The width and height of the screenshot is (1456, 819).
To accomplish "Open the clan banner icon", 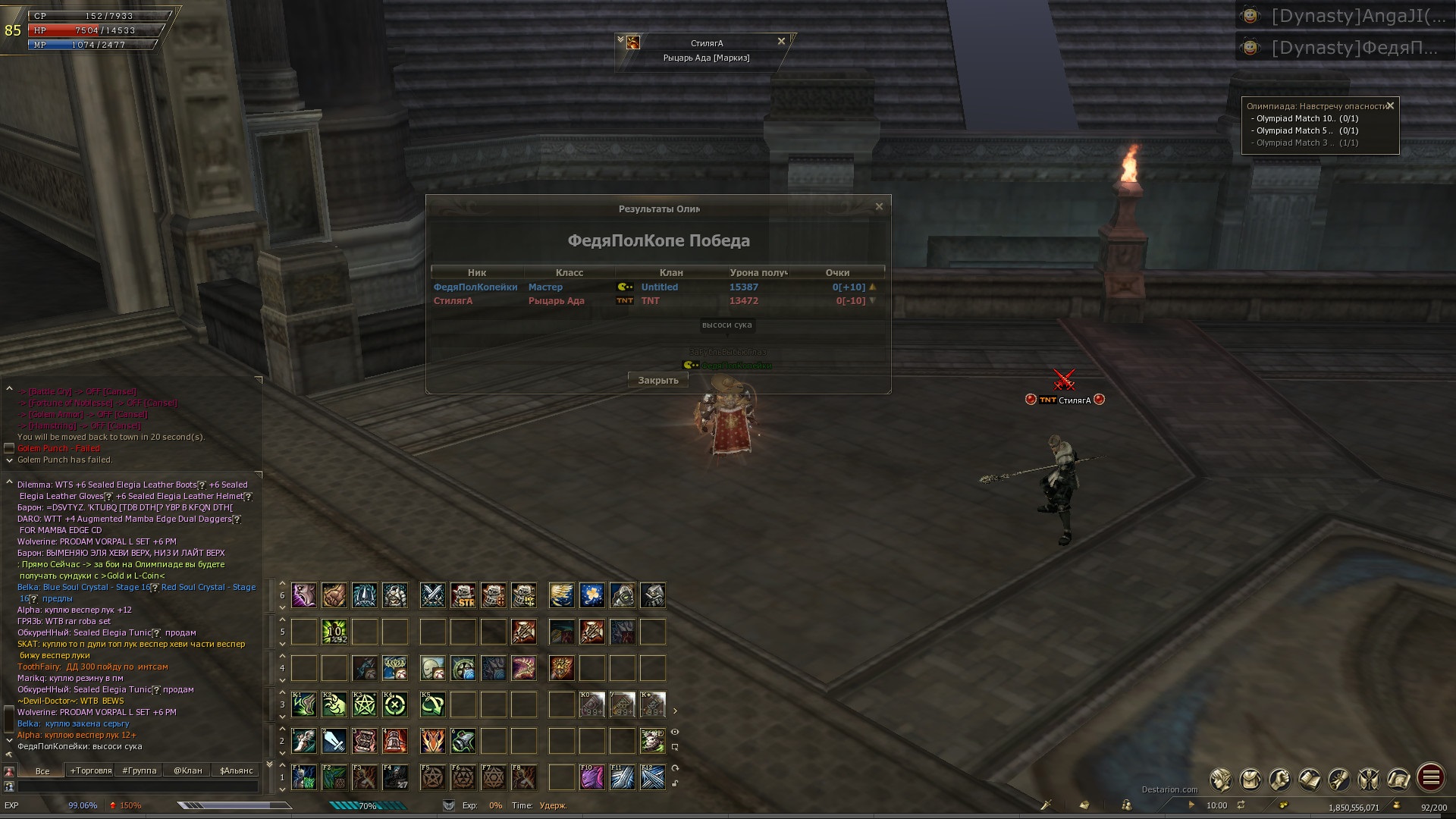I will [x=1368, y=779].
